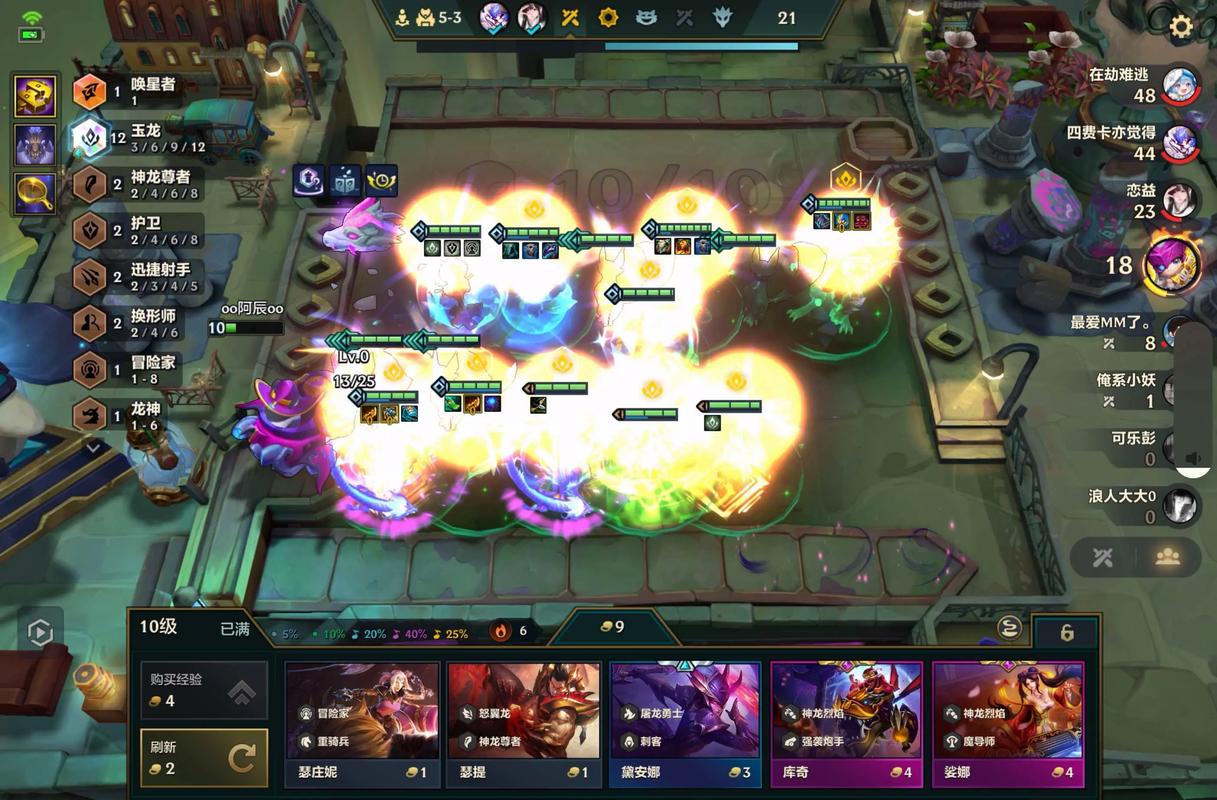Purchase the 库奇 shop card
The height and width of the screenshot is (800, 1217).
click(x=846, y=722)
